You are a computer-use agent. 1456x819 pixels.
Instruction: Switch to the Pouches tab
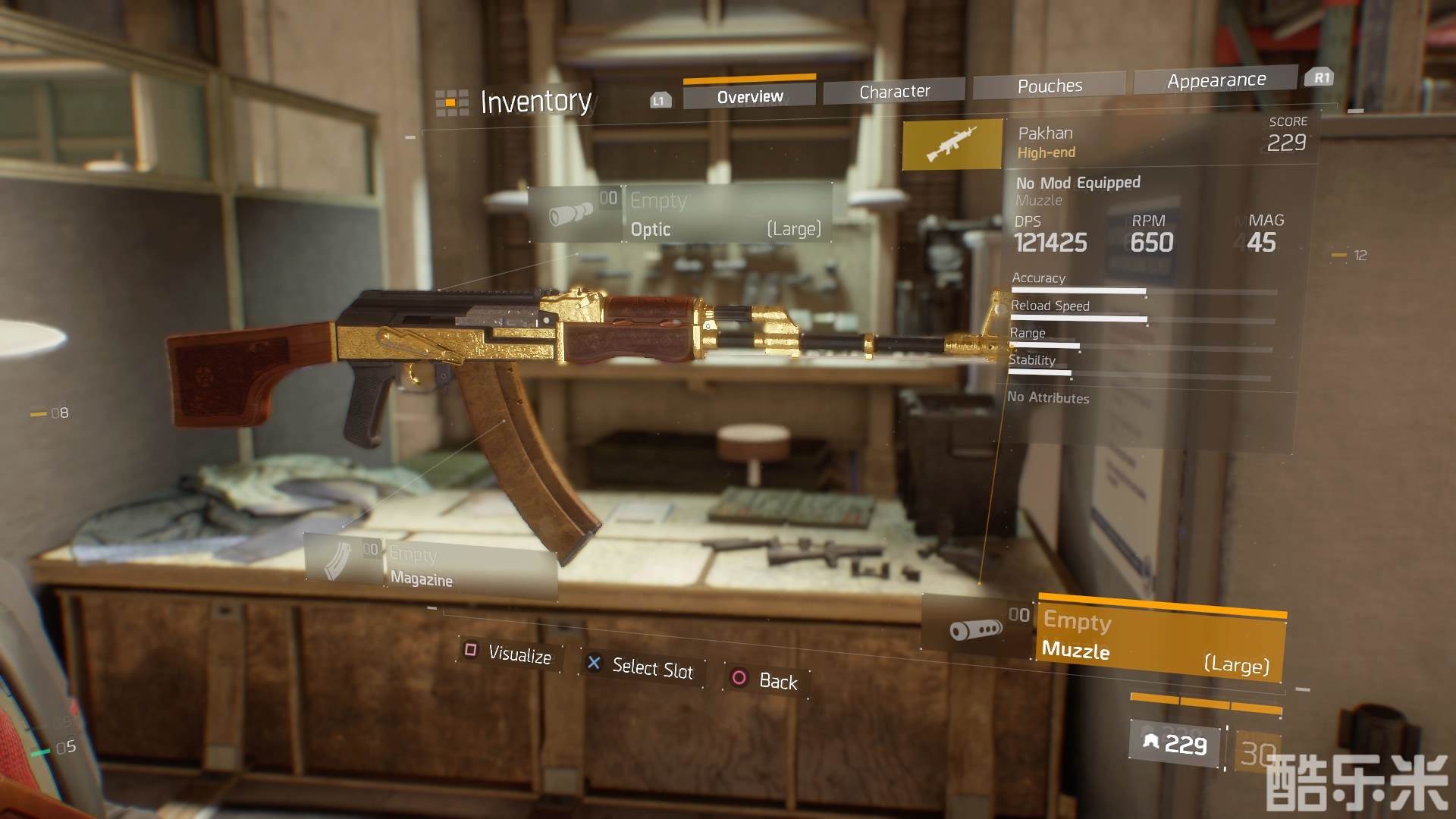coord(1050,86)
